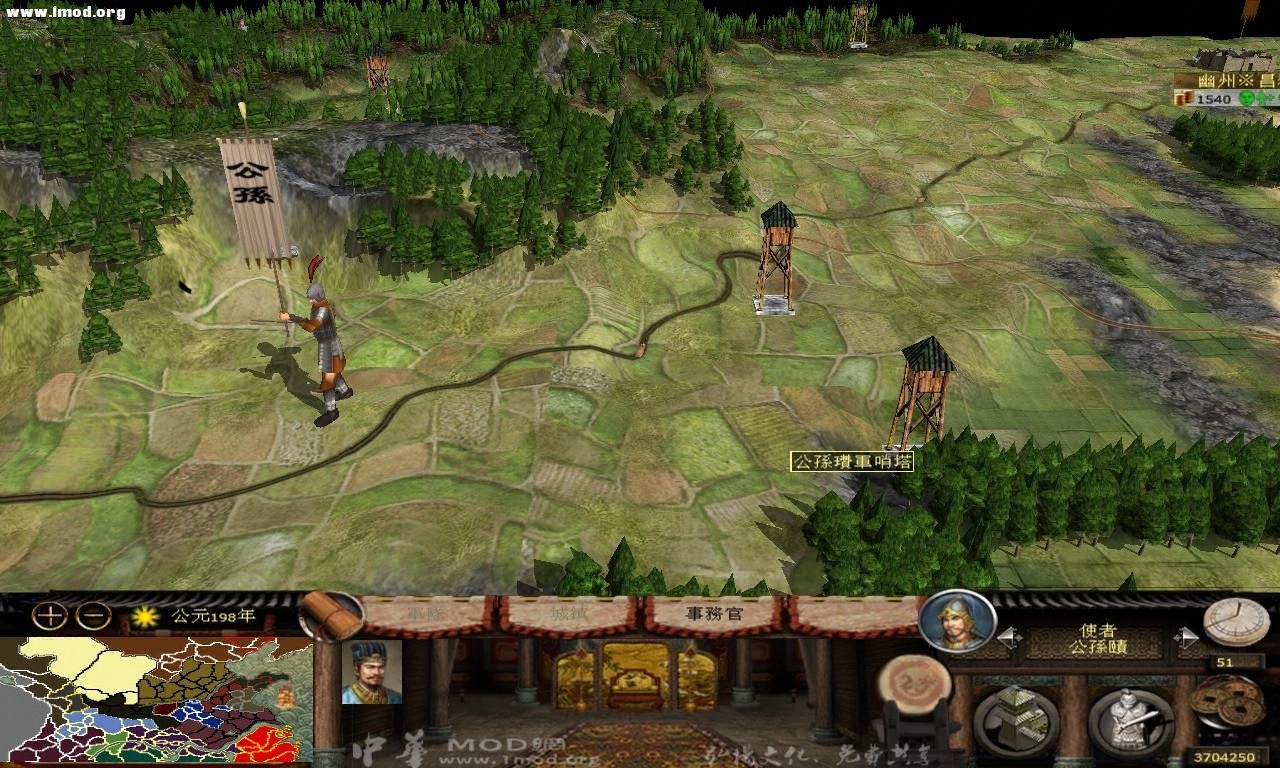
Task: Click the coin icon on the 幽州 settlement banner
Action: (x=1183, y=99)
